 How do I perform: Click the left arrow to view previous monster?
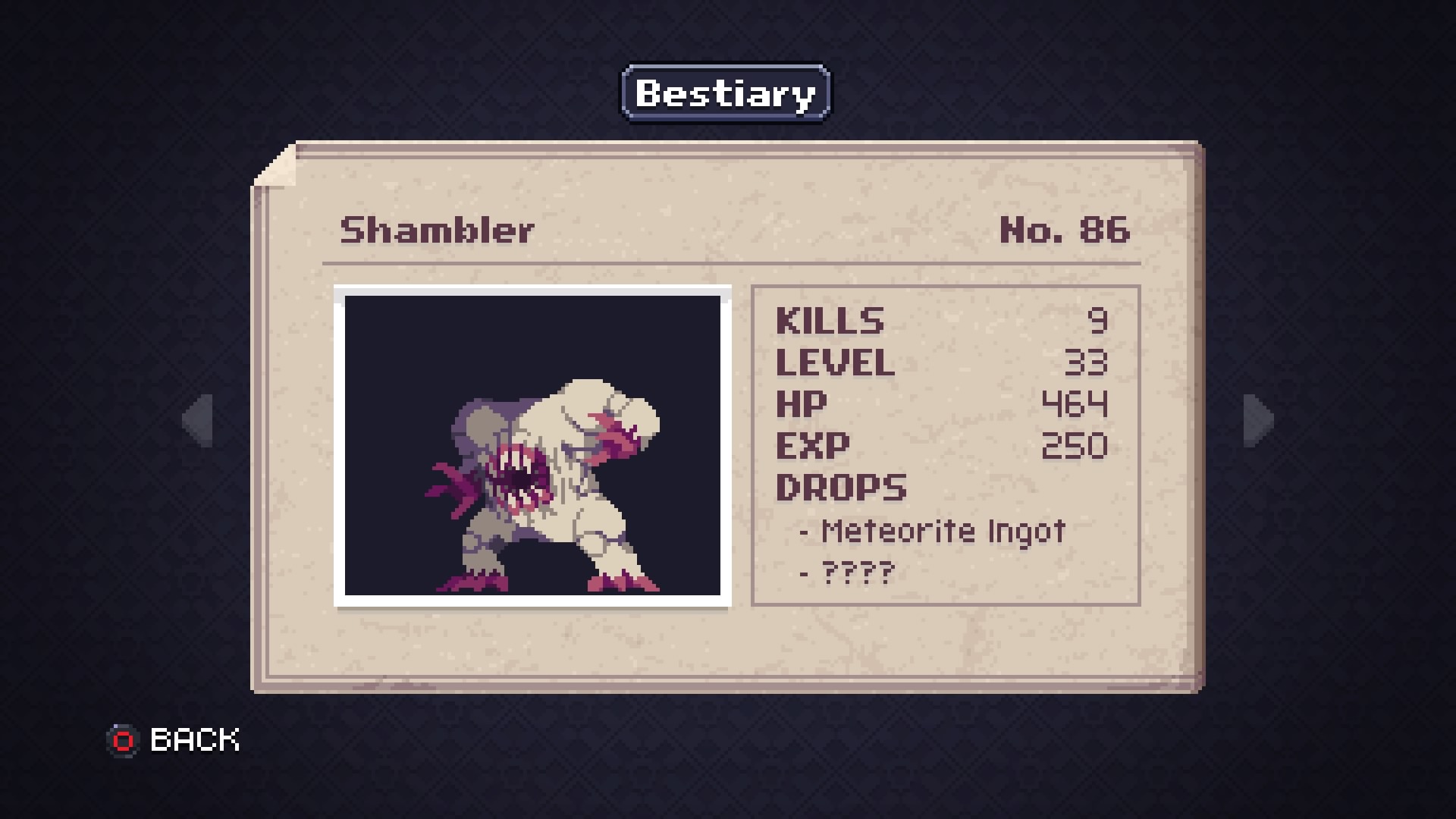coord(197,422)
